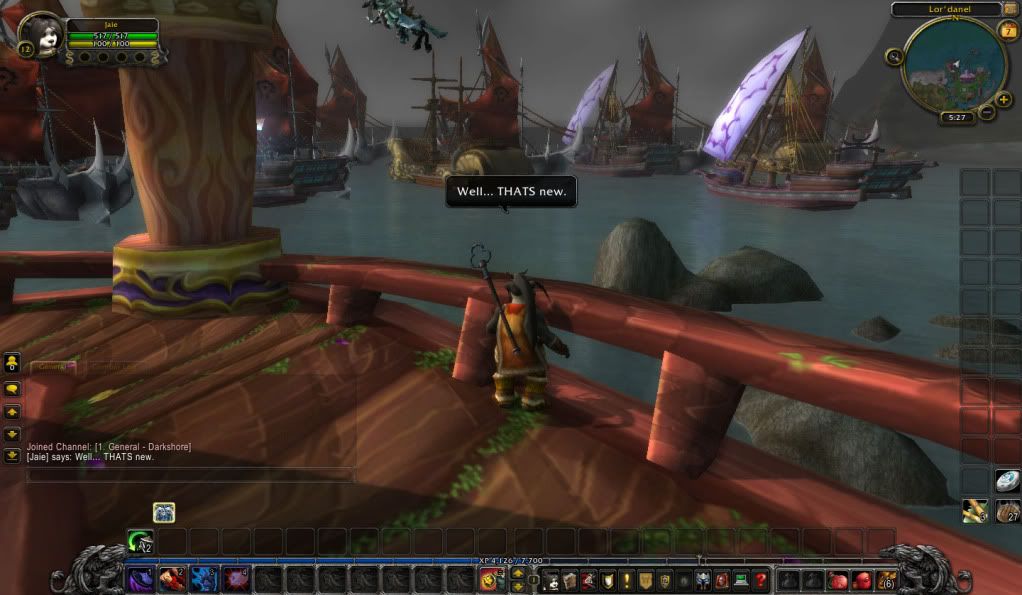Open the red question mark help menu

[761, 580]
